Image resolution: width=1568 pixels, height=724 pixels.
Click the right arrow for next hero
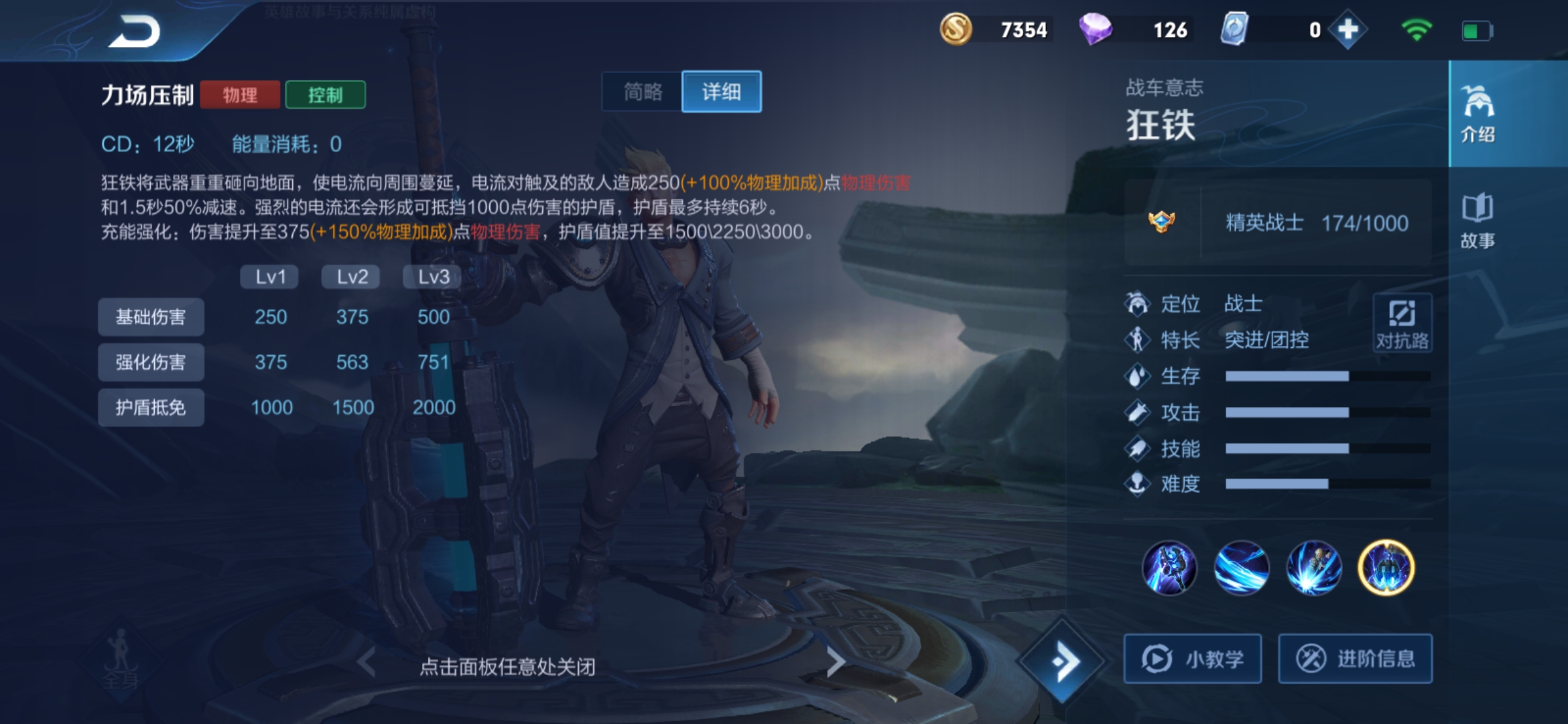[x=836, y=660]
